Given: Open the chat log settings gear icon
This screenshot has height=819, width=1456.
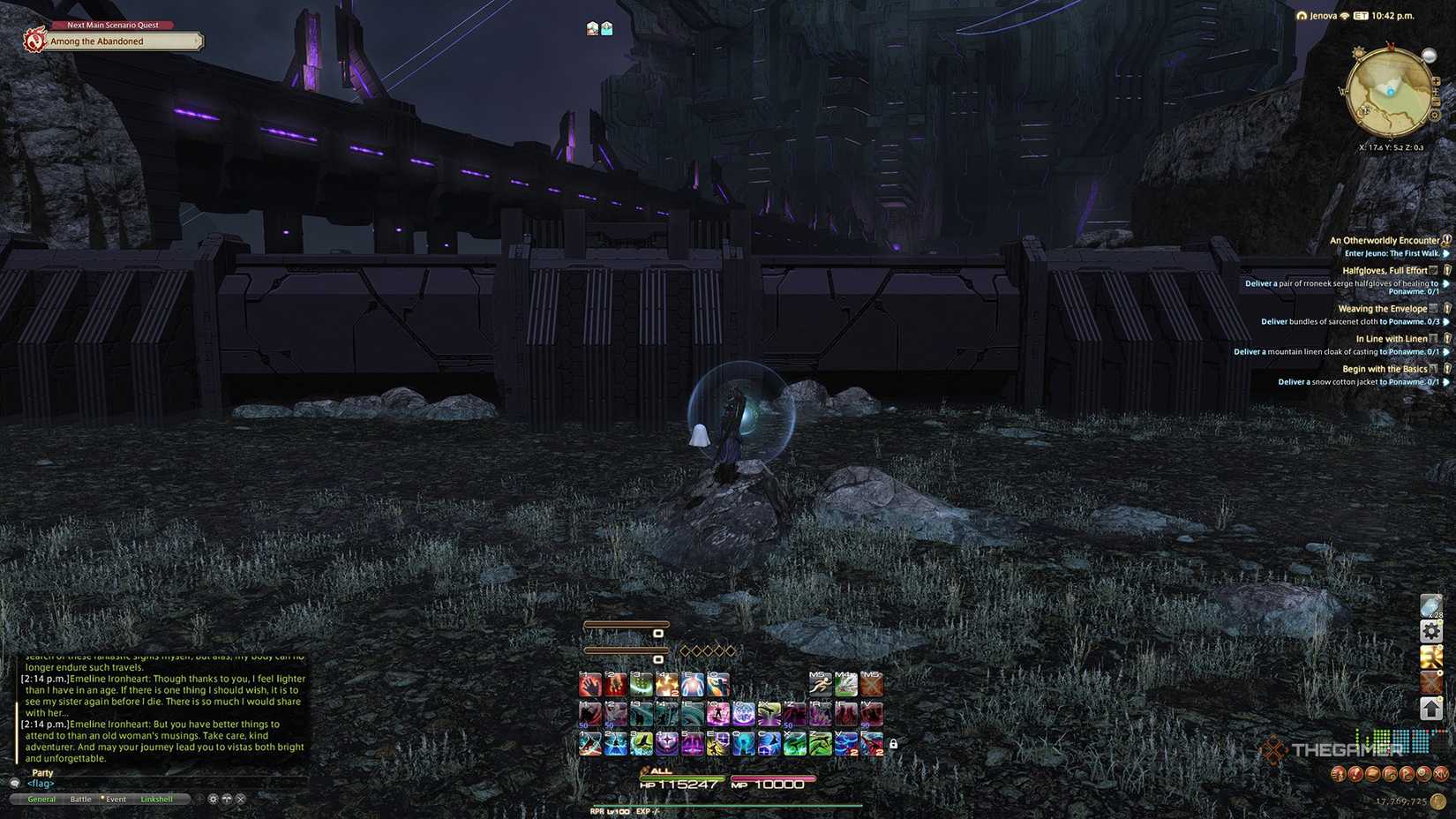Looking at the screenshot, I should coord(213,799).
